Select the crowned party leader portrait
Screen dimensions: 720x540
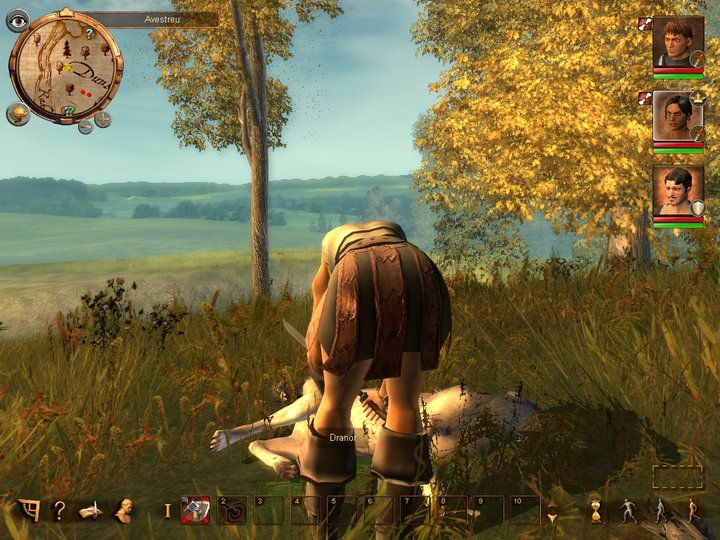click(x=678, y=116)
